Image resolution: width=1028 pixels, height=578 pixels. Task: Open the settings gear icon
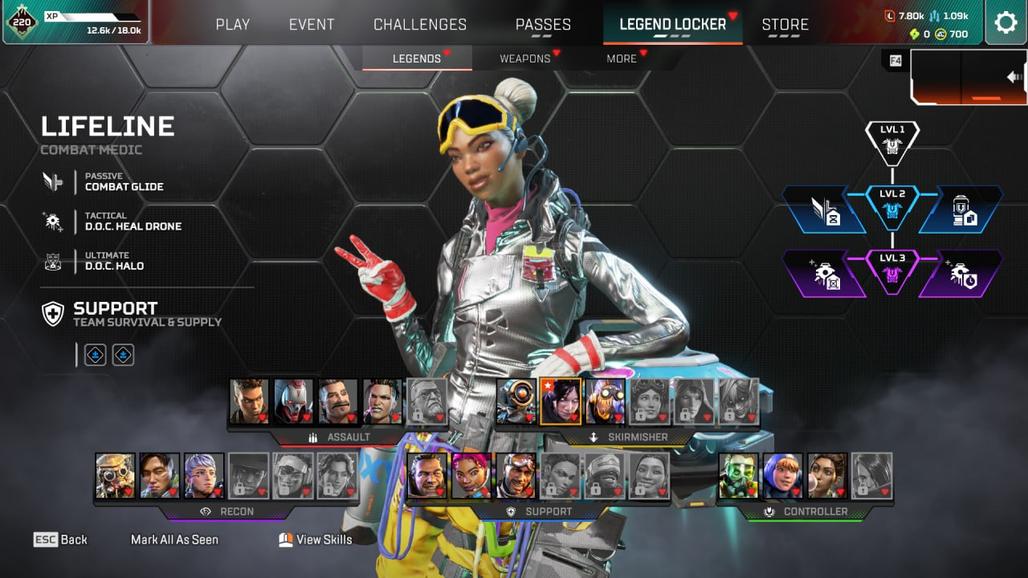pos(1004,23)
